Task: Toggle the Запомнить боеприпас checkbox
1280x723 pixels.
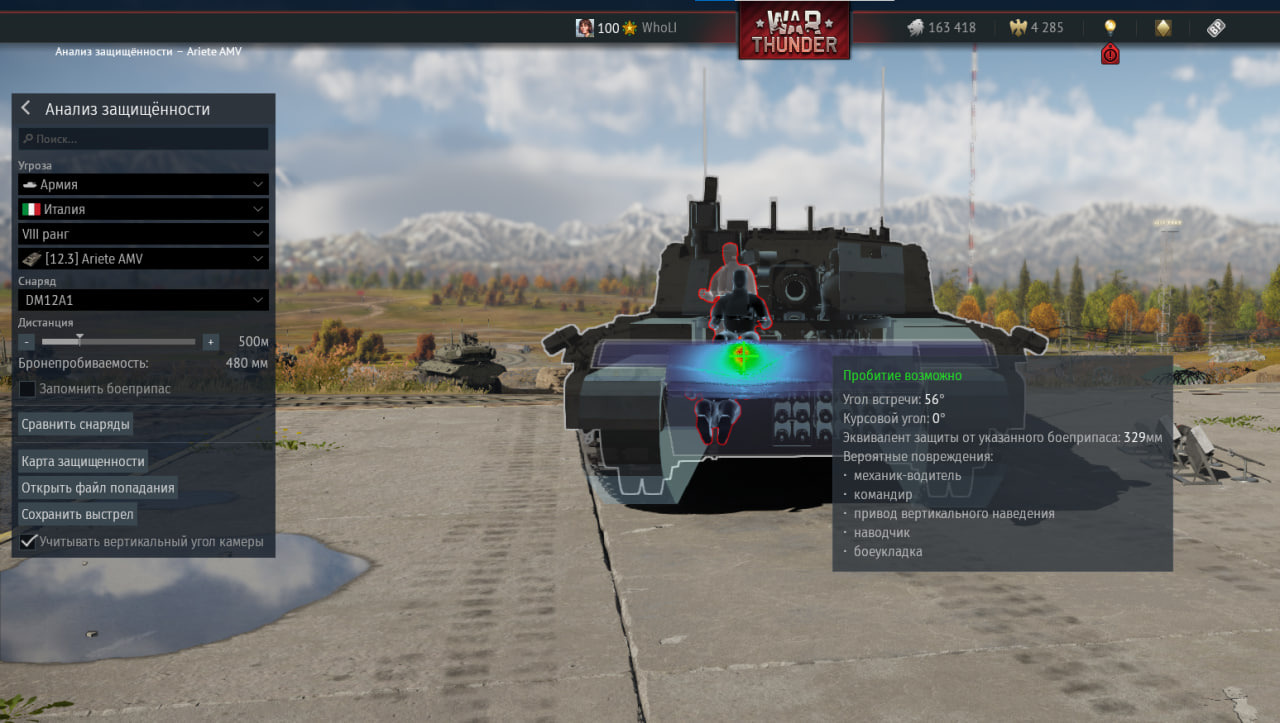Action: (x=28, y=388)
